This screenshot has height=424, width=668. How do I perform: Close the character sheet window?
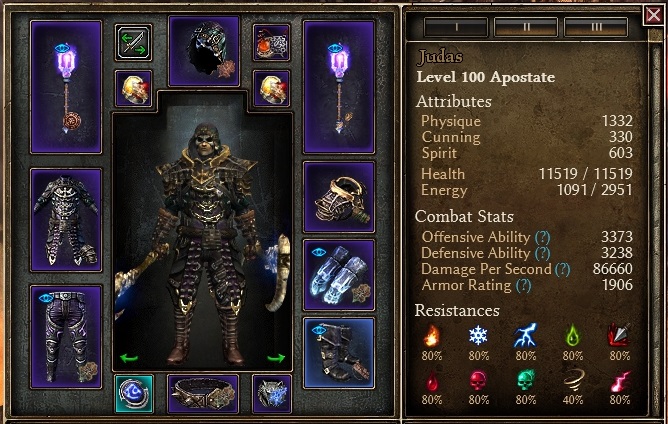pyautogui.click(x=653, y=14)
